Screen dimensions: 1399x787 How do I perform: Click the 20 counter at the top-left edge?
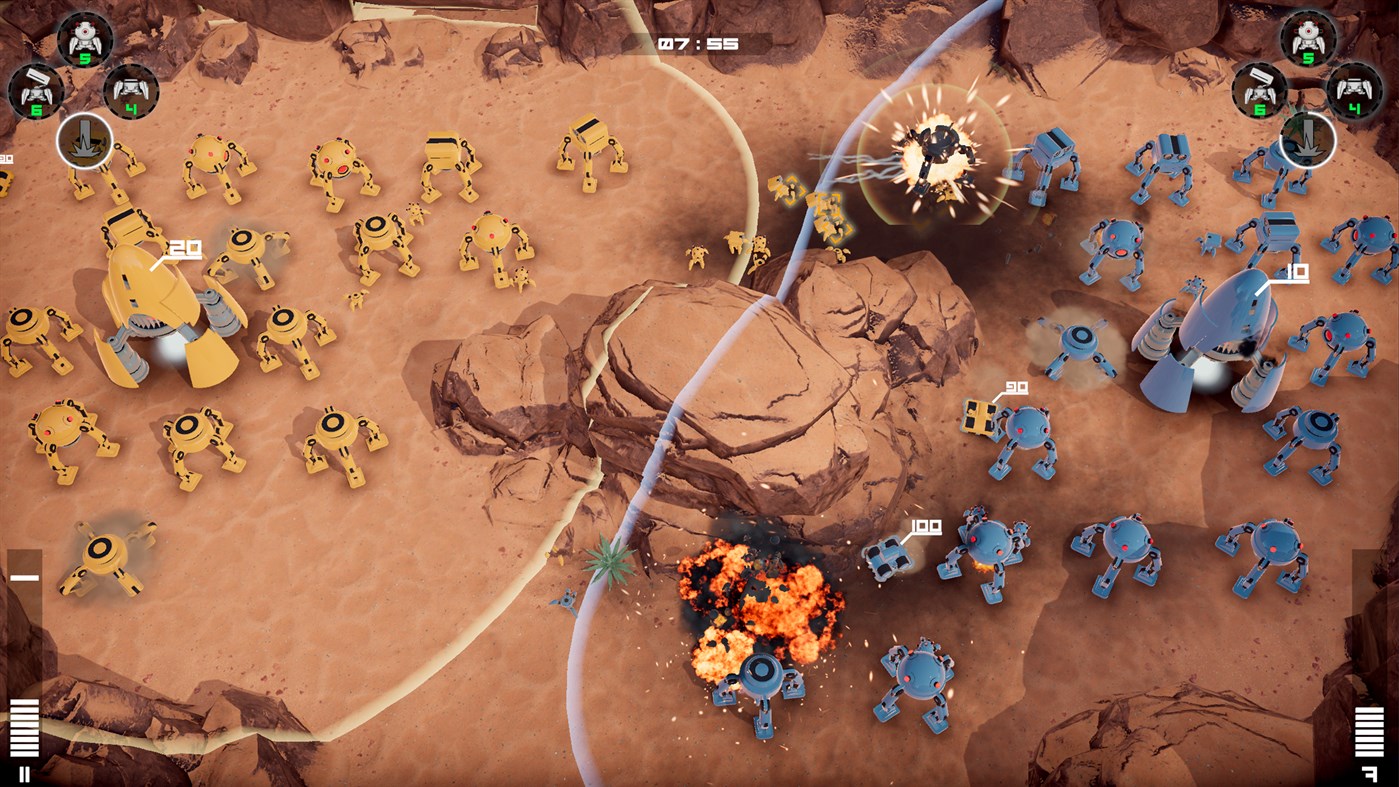[8, 158]
